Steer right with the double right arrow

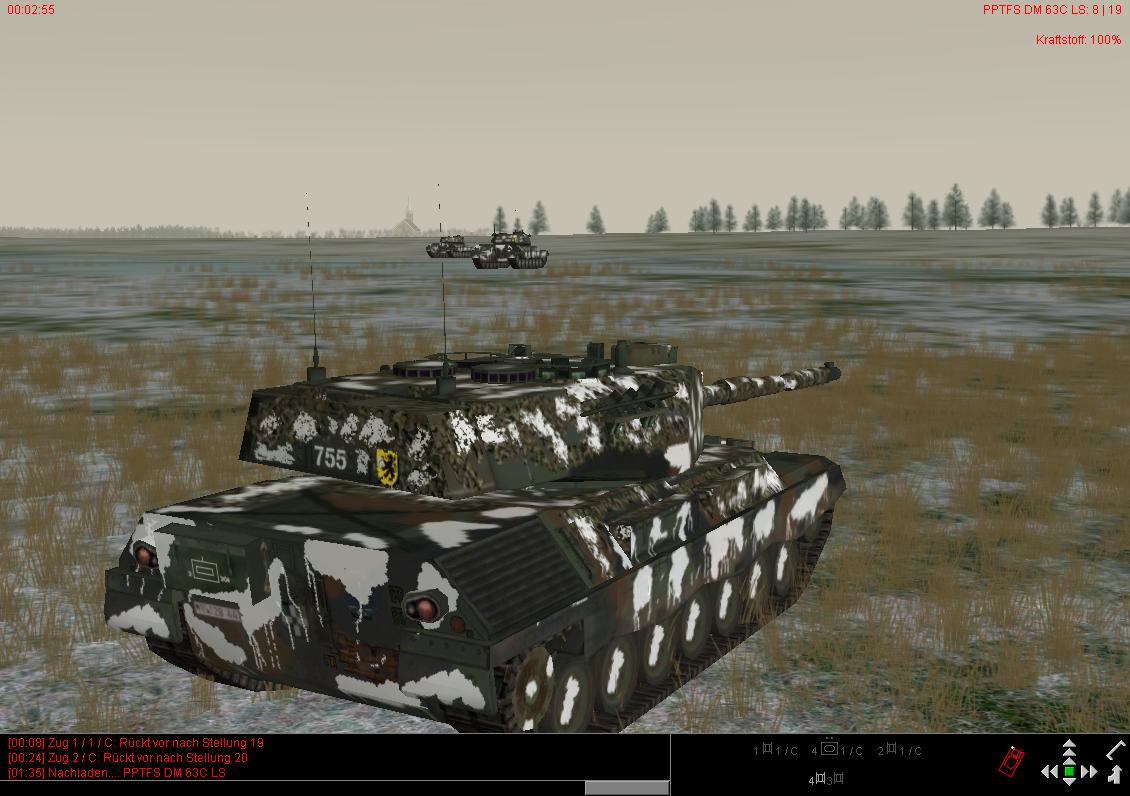coord(1089,771)
